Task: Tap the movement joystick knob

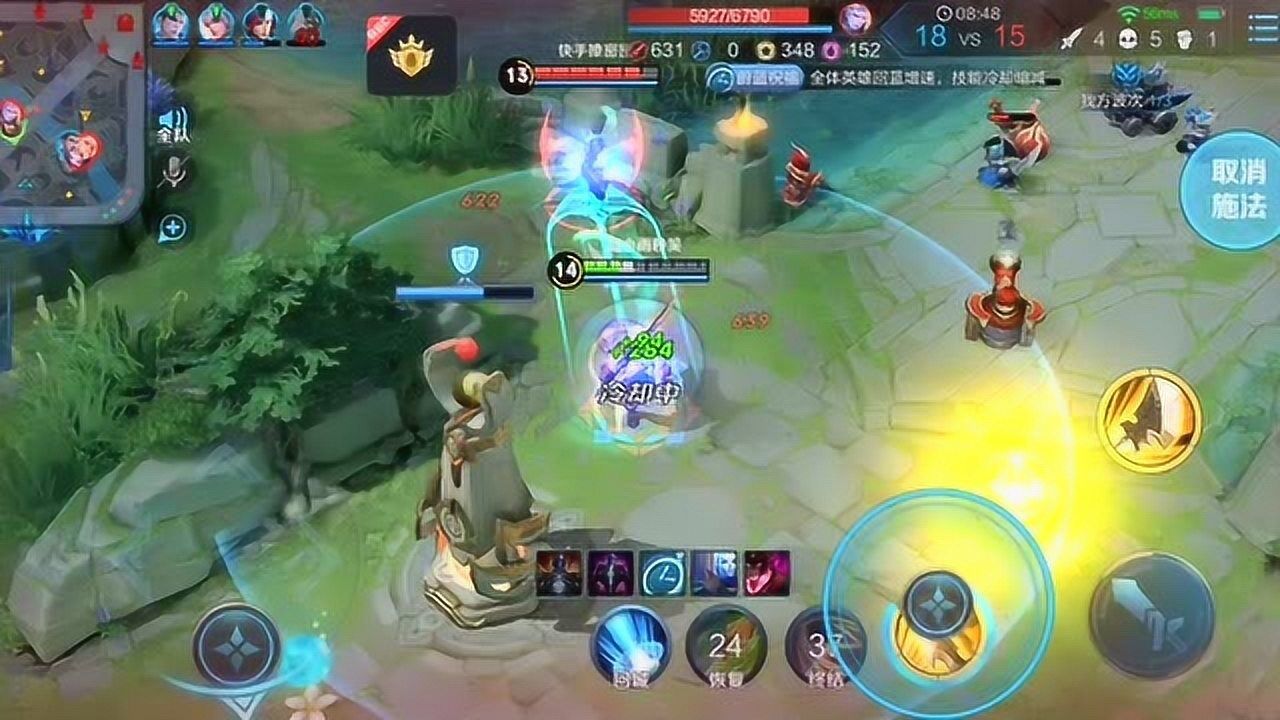Action: click(x=236, y=645)
